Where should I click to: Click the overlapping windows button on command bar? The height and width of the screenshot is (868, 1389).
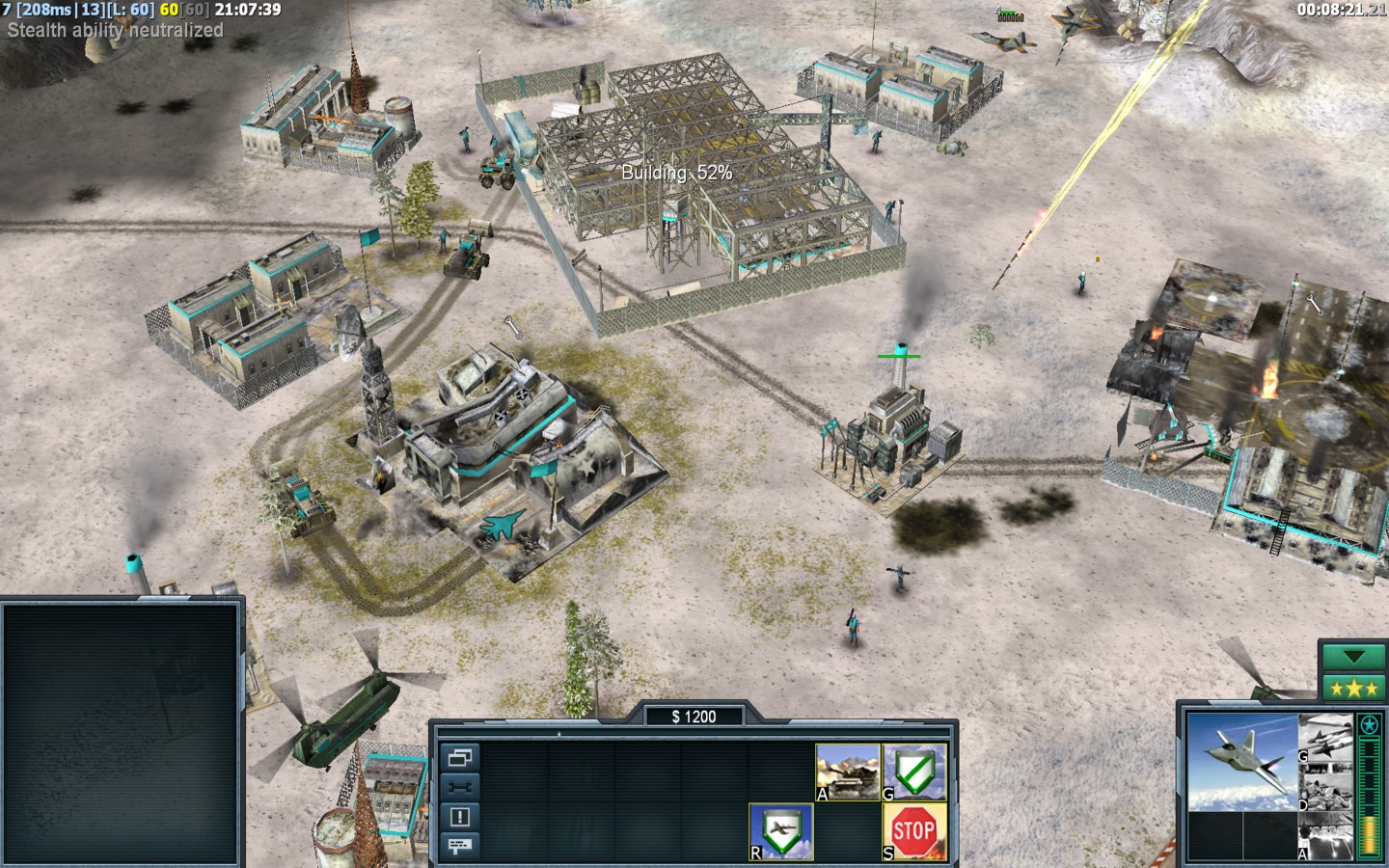[459, 758]
